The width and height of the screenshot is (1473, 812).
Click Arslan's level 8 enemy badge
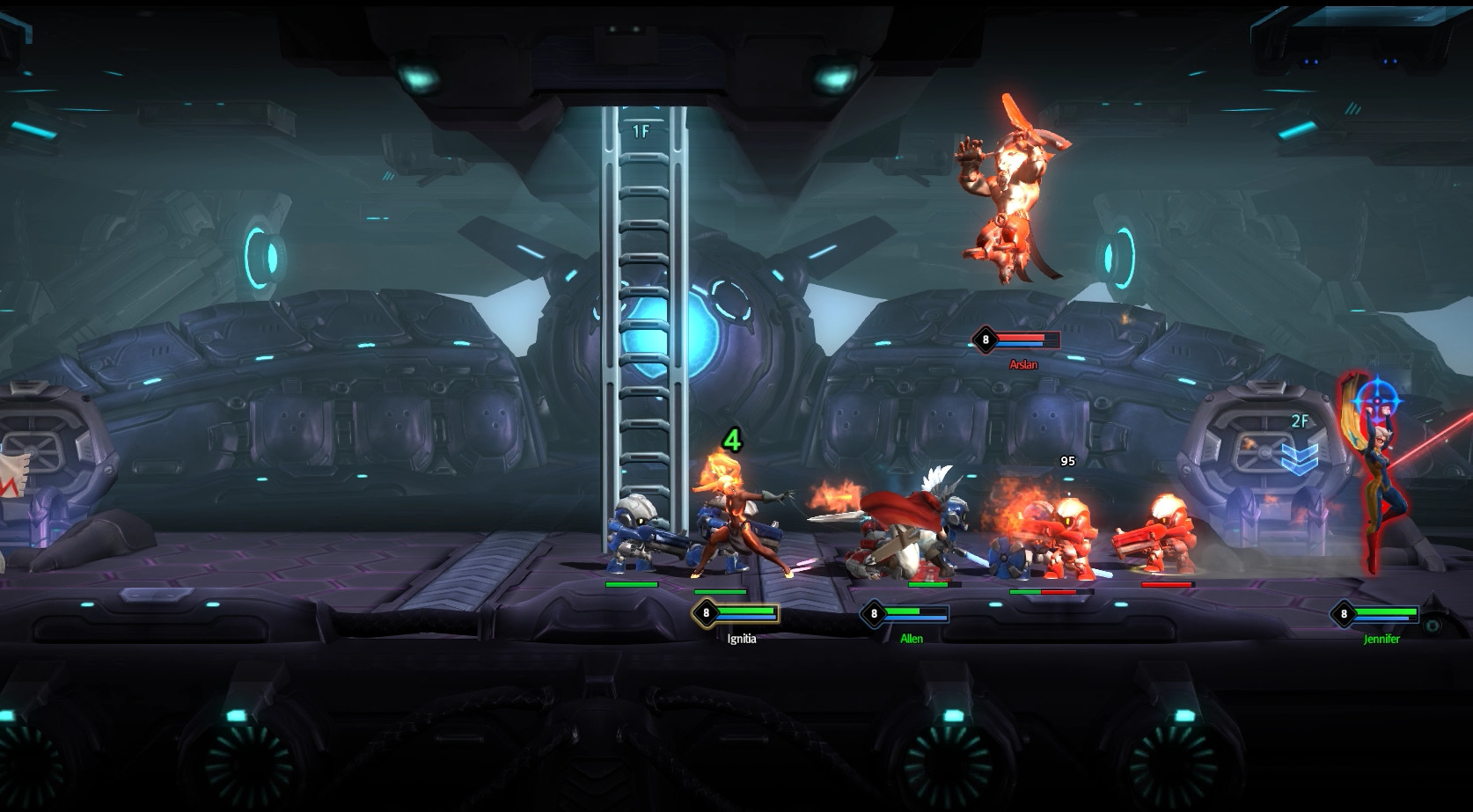click(x=986, y=340)
